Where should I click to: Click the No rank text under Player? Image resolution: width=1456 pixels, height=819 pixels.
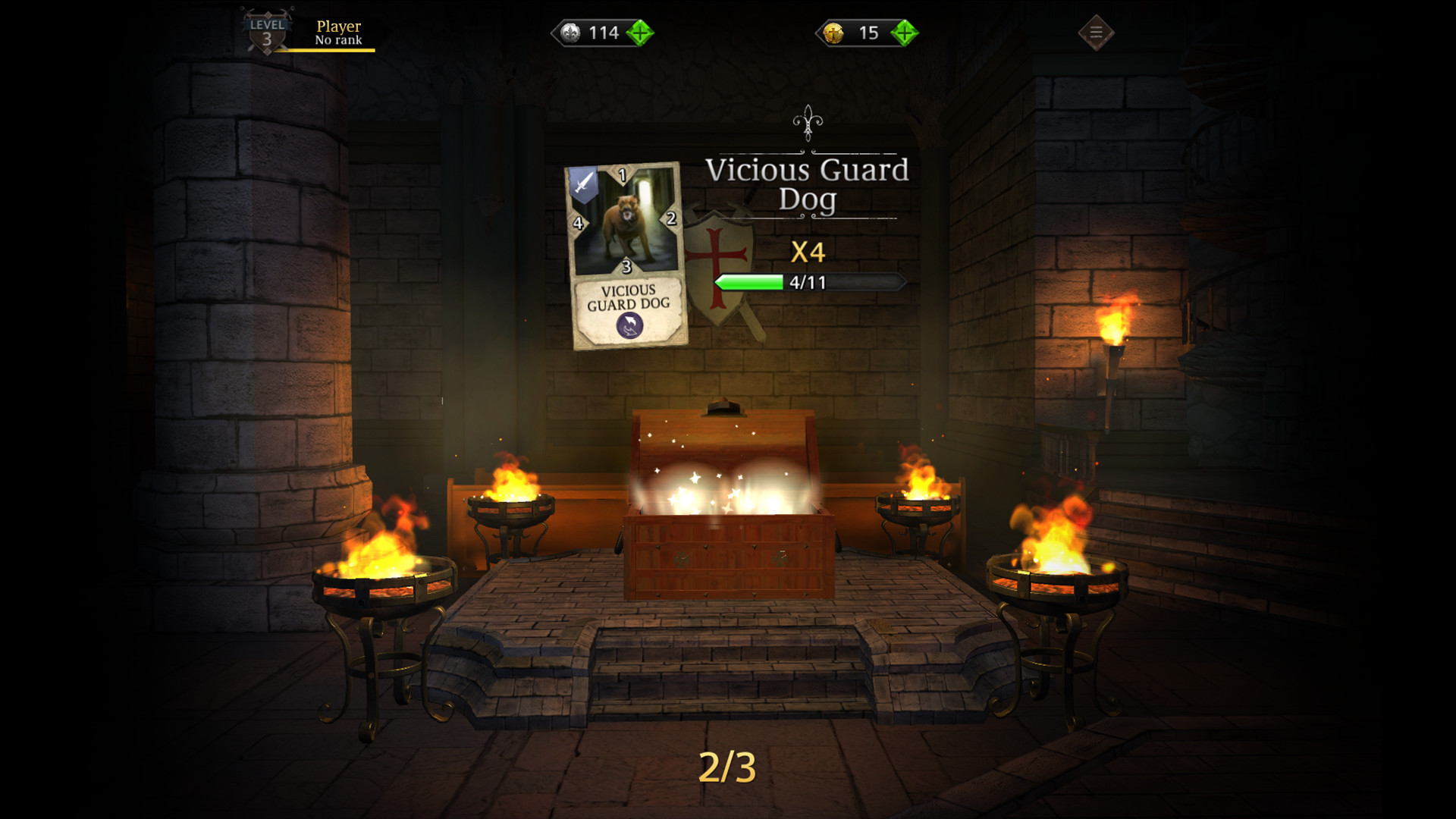[x=338, y=38]
